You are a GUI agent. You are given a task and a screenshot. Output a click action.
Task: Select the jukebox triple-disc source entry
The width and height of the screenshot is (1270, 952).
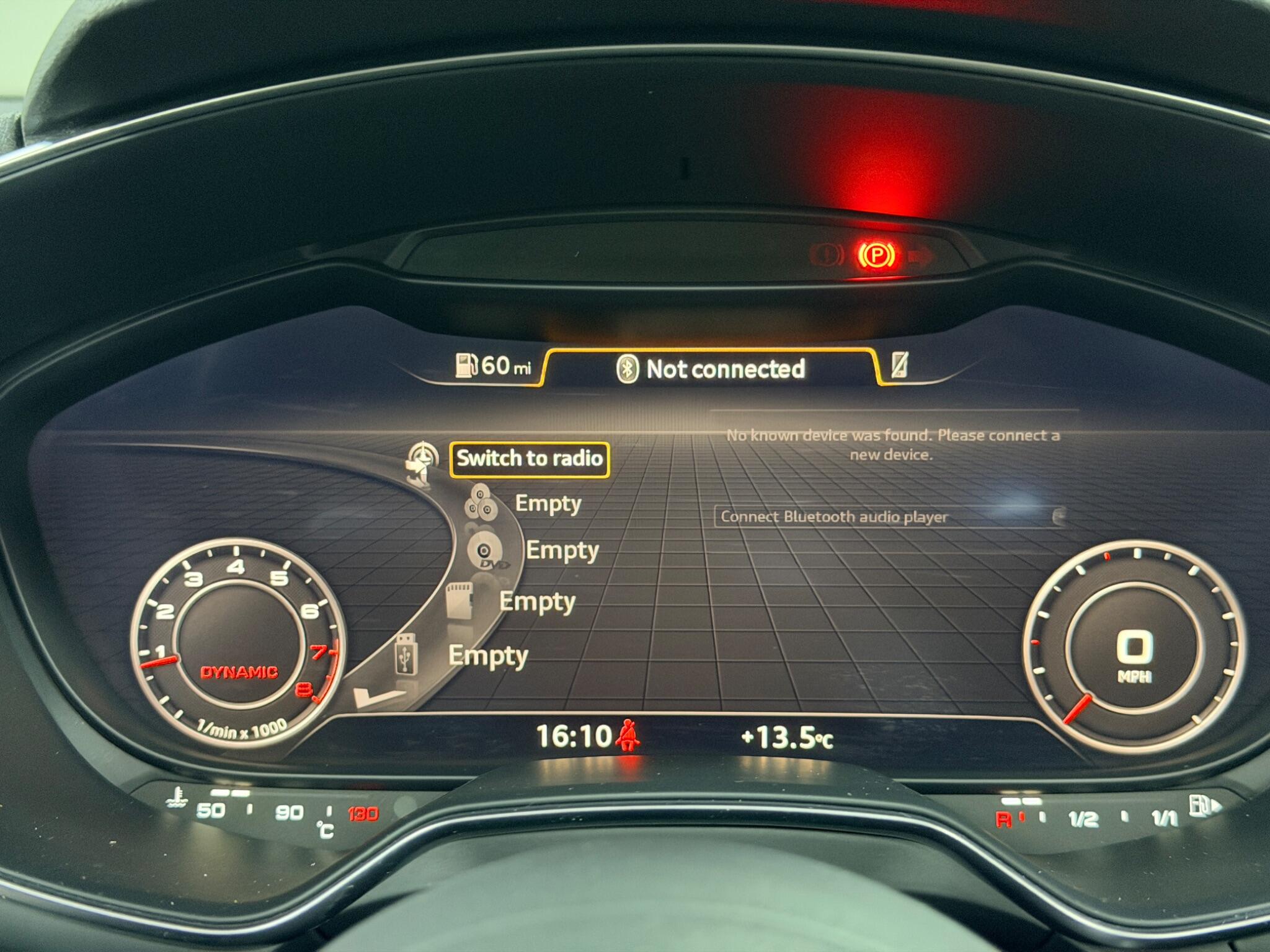click(548, 503)
